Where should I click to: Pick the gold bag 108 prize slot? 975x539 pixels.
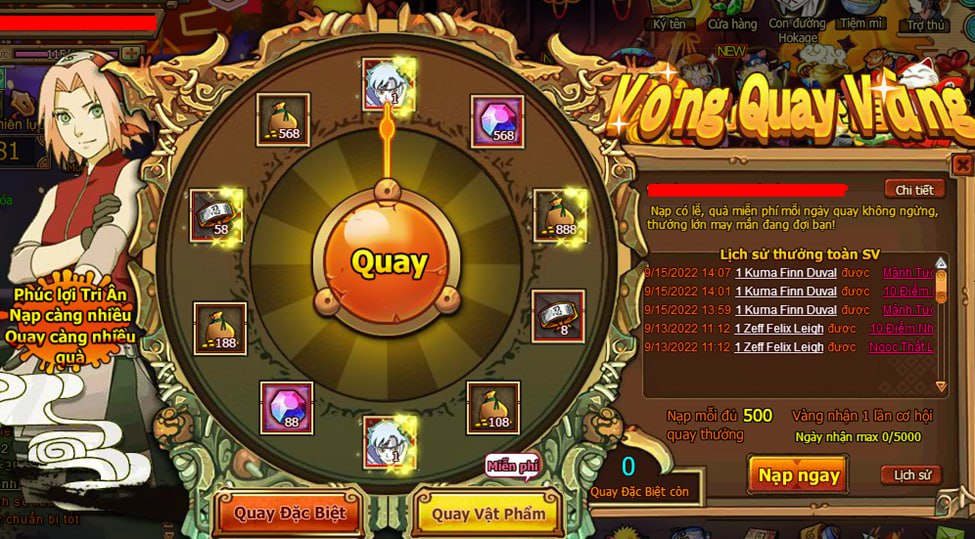click(x=493, y=406)
